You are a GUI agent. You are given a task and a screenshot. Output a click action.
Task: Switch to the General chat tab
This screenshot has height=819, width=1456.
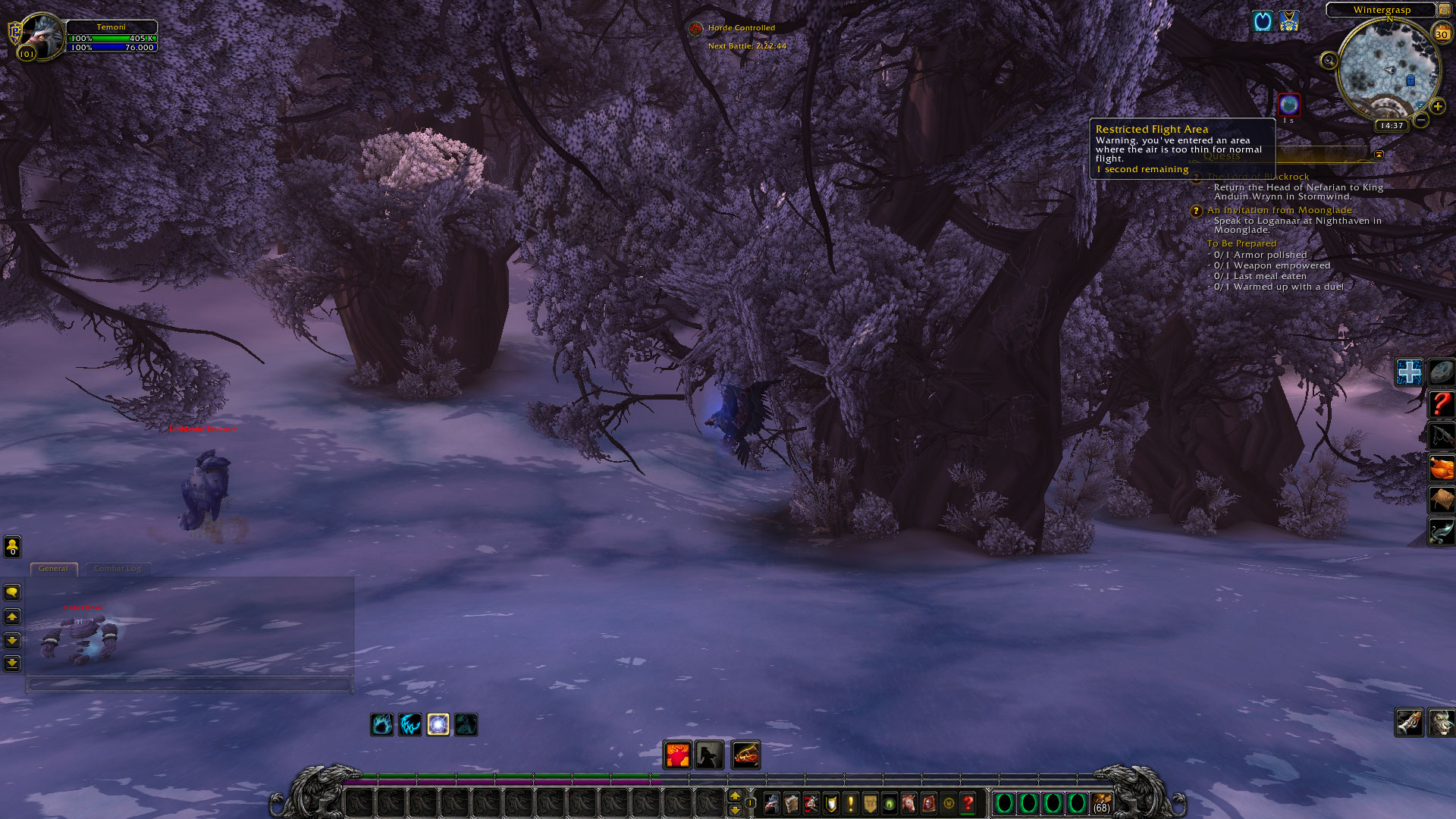click(53, 569)
